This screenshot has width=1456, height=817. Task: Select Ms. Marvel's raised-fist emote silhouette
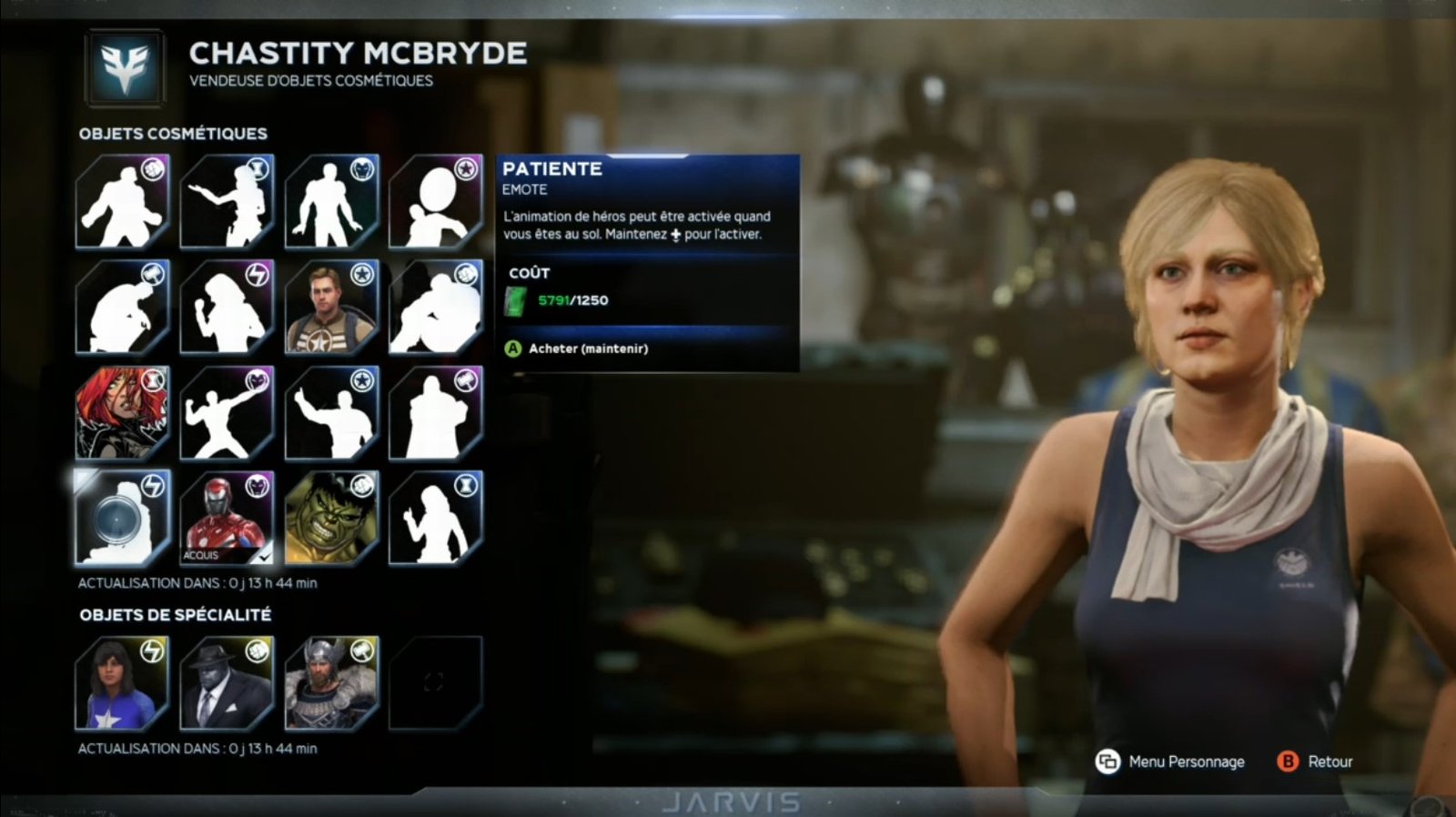[x=227, y=308]
